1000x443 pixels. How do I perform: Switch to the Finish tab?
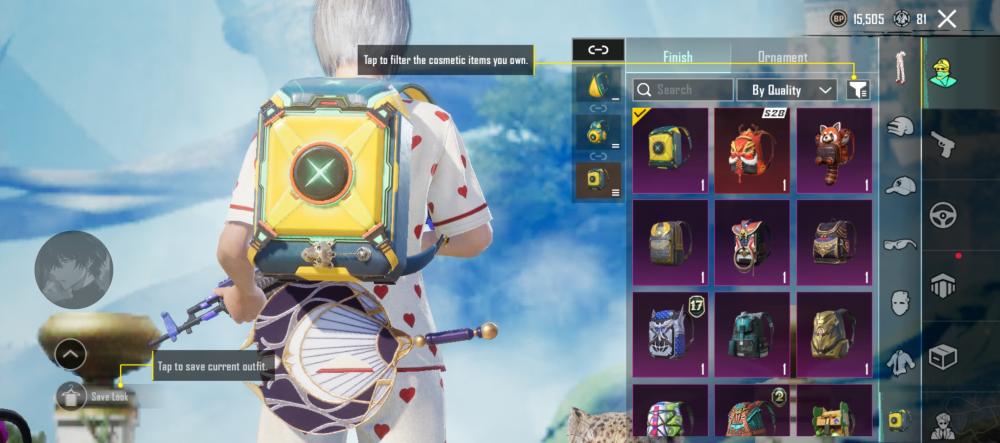pyautogui.click(x=677, y=57)
